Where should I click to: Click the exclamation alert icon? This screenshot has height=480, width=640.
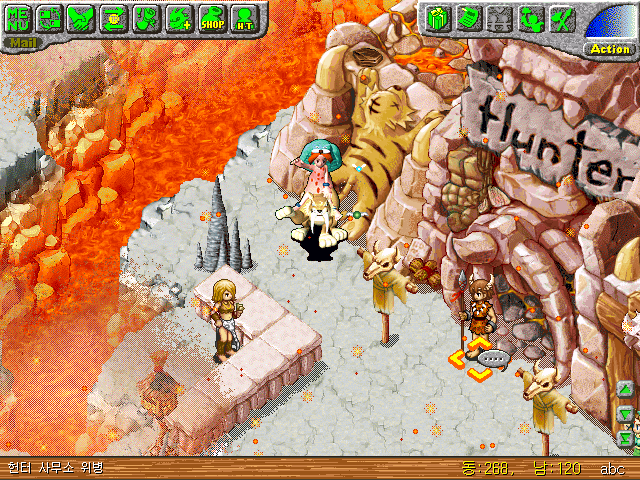[x=146, y=18]
